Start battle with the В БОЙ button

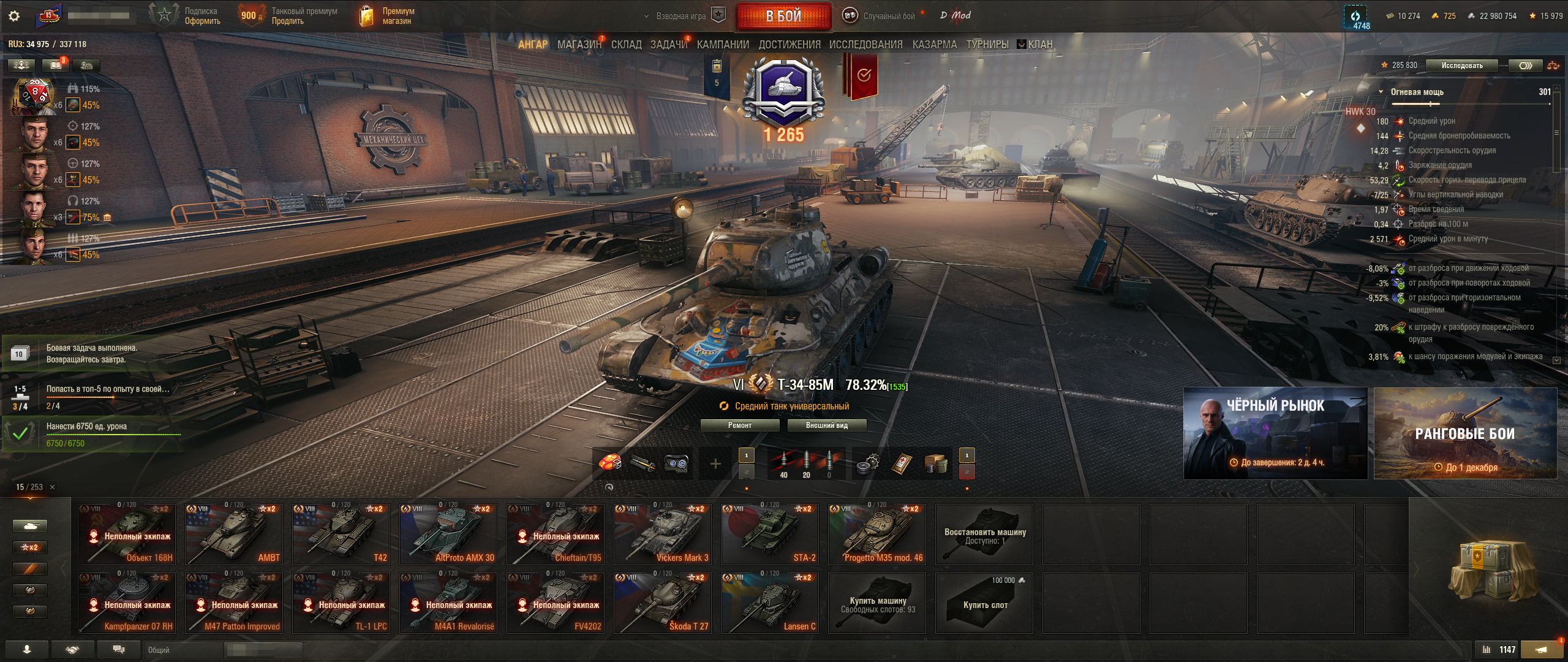[783, 17]
